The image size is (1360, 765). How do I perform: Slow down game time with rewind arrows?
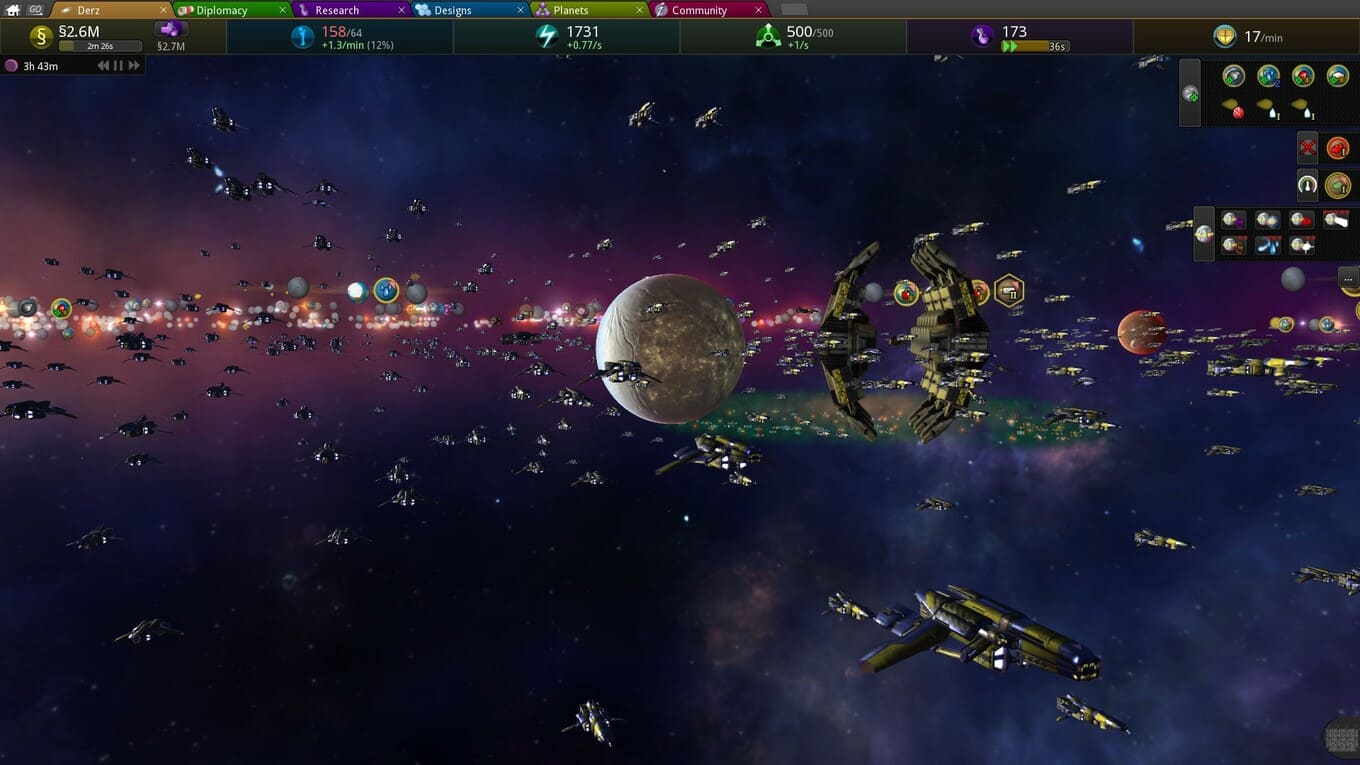pos(102,66)
